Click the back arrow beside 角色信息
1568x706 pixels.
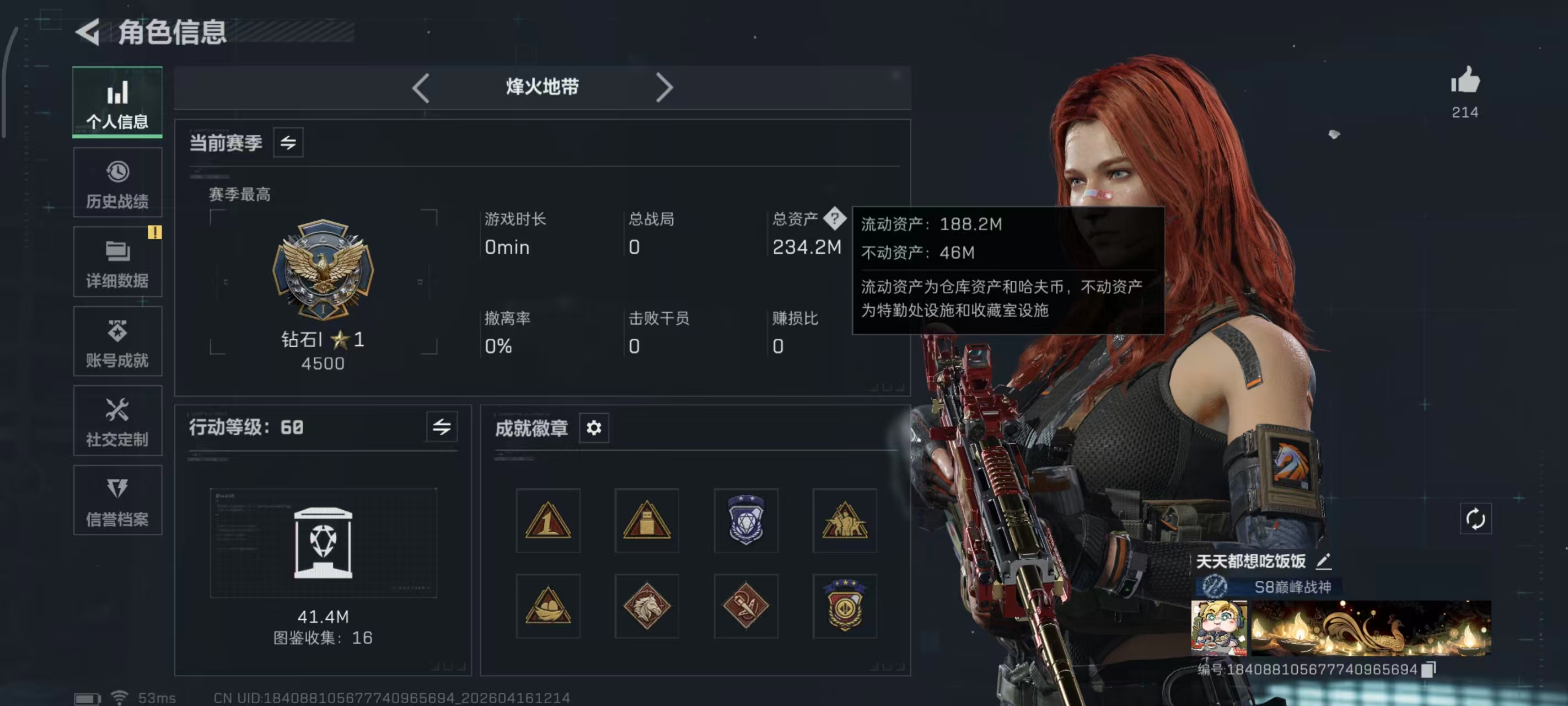coord(89,33)
